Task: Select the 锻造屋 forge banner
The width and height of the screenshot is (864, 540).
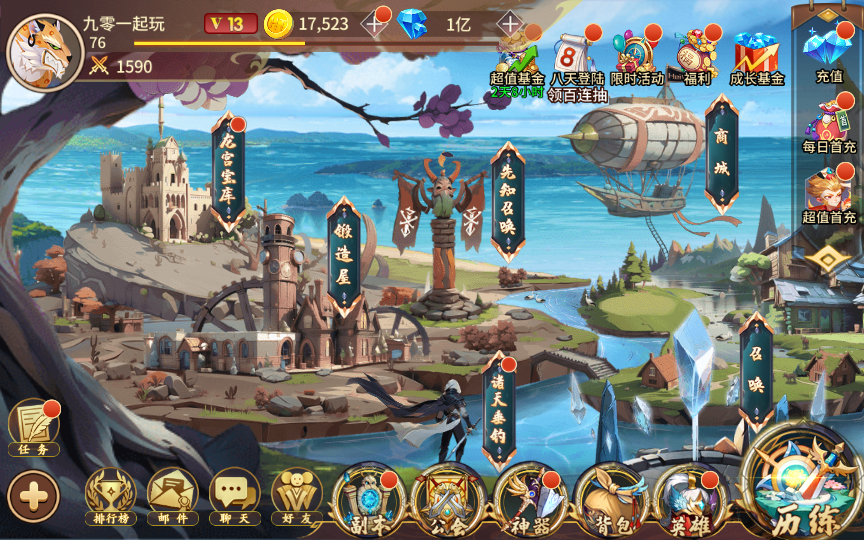Action: click(343, 256)
